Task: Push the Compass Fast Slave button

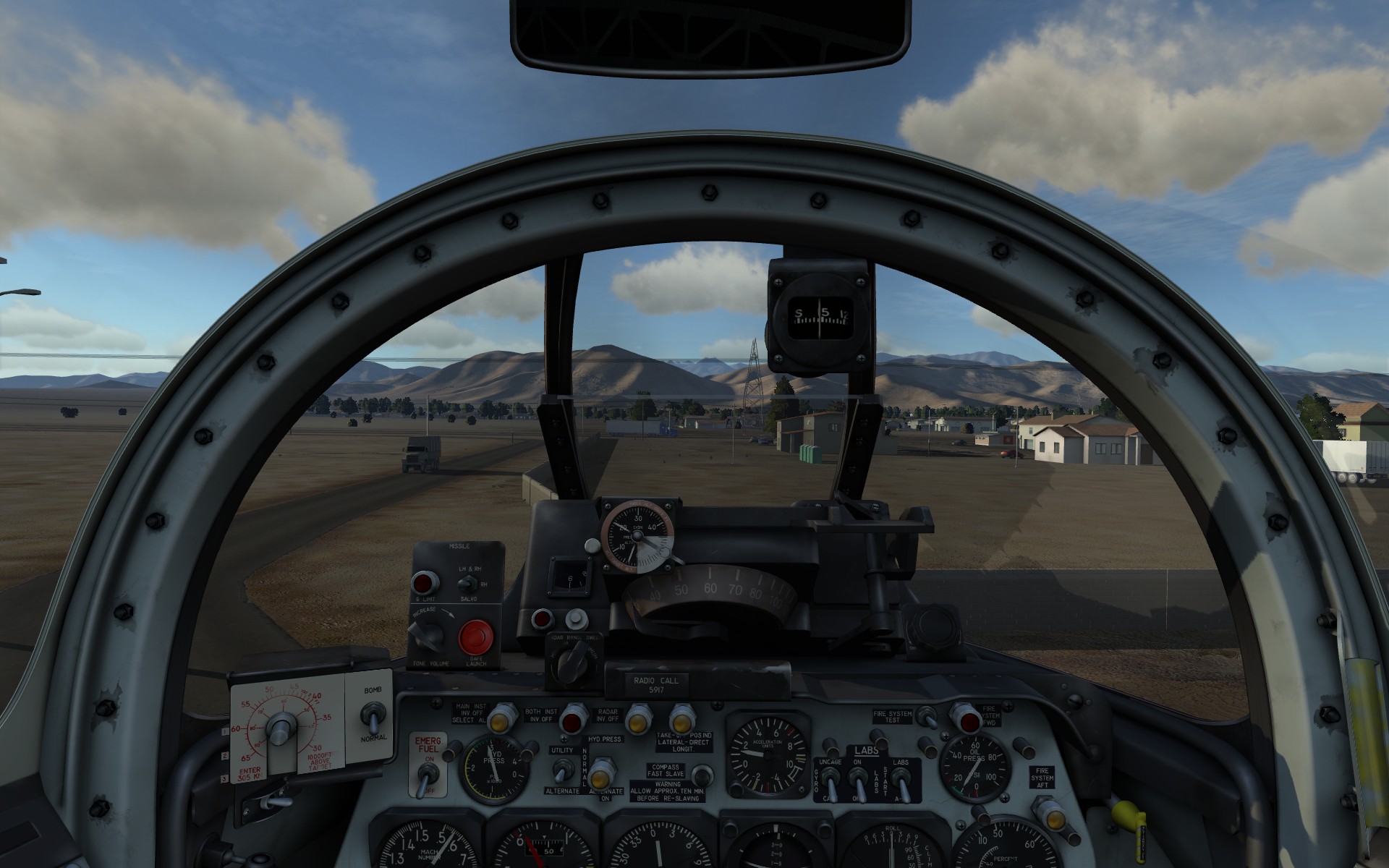Action: (x=699, y=775)
